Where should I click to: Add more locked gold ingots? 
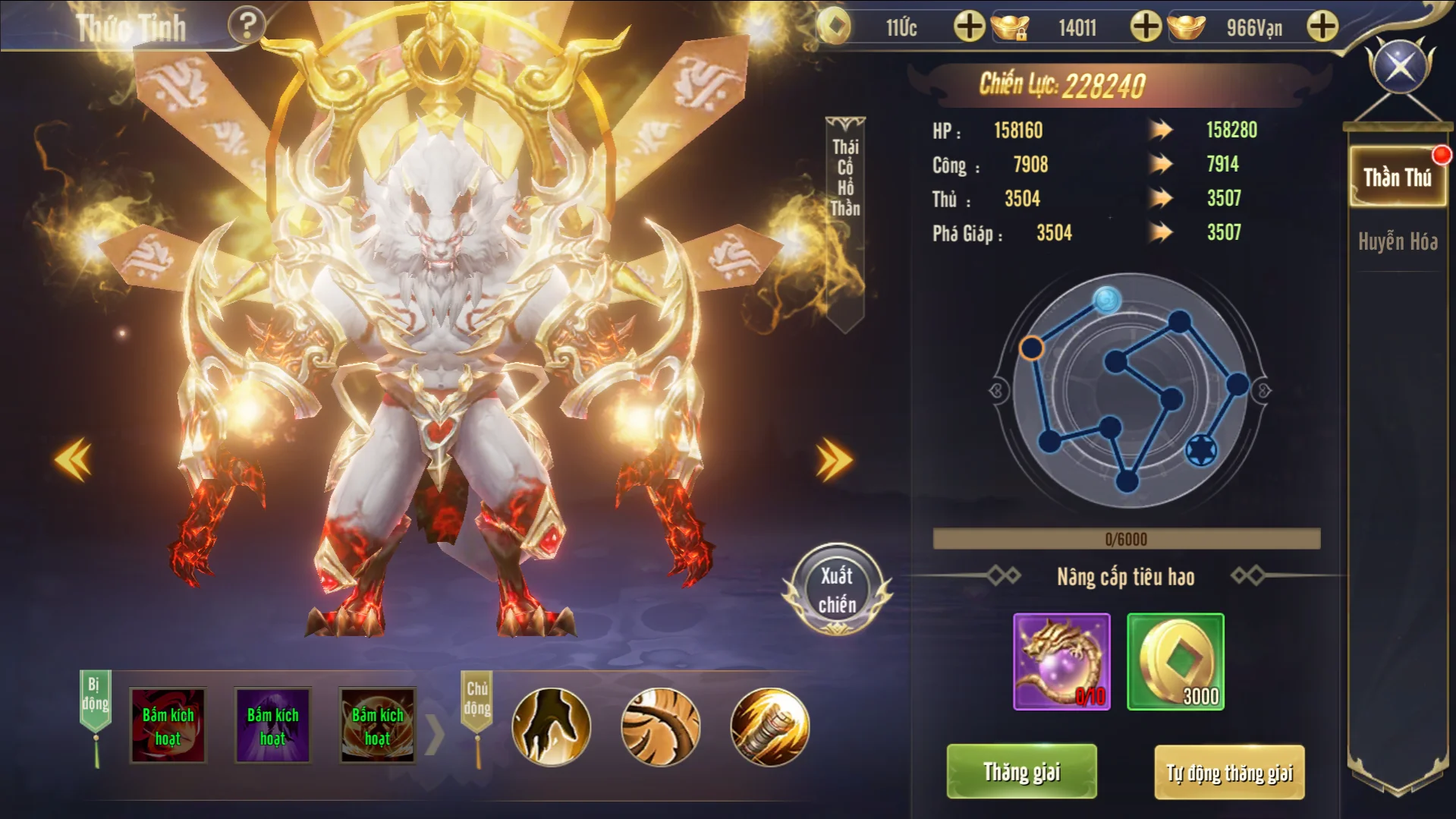[x=1146, y=27]
